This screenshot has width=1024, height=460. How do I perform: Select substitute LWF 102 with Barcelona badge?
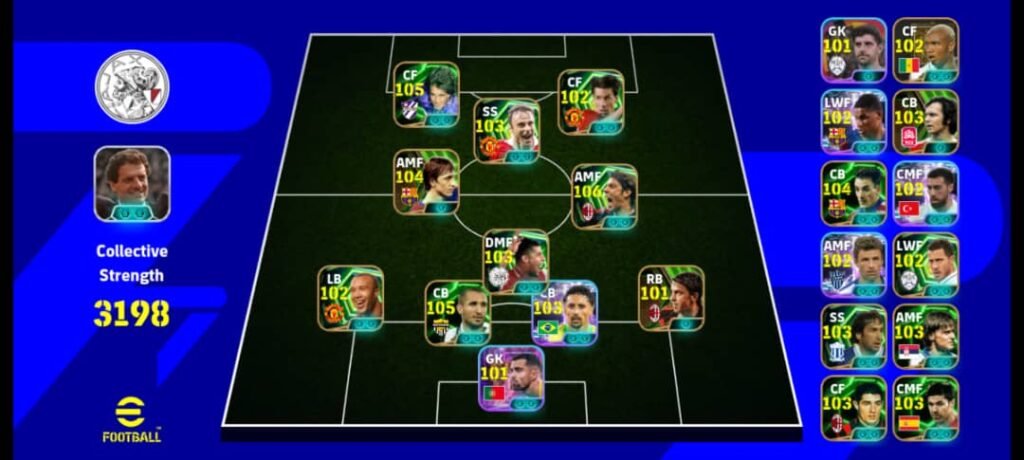(853, 122)
